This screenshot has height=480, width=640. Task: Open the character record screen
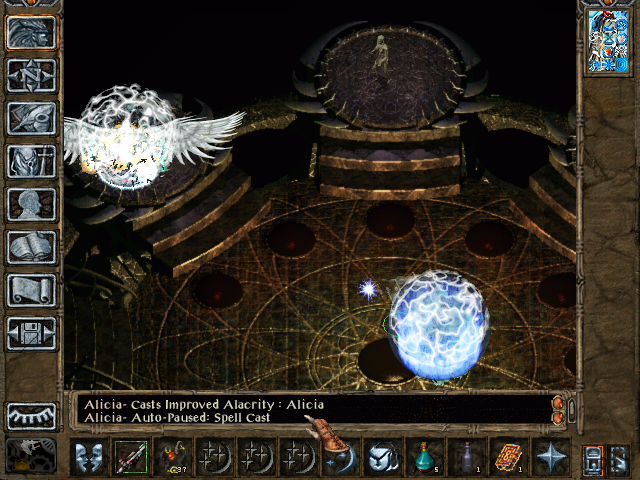[31, 205]
